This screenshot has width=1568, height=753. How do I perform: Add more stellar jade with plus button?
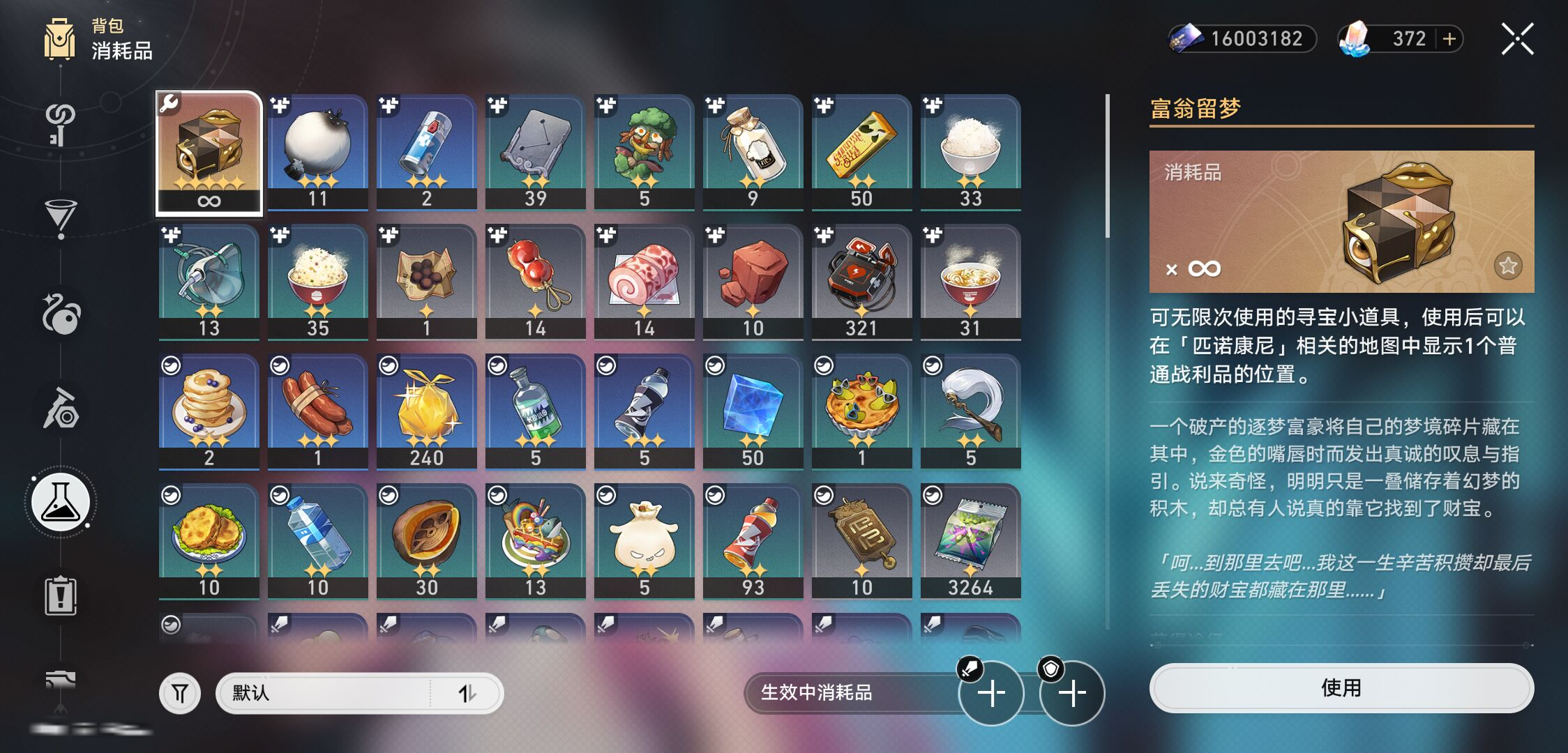(1449, 39)
